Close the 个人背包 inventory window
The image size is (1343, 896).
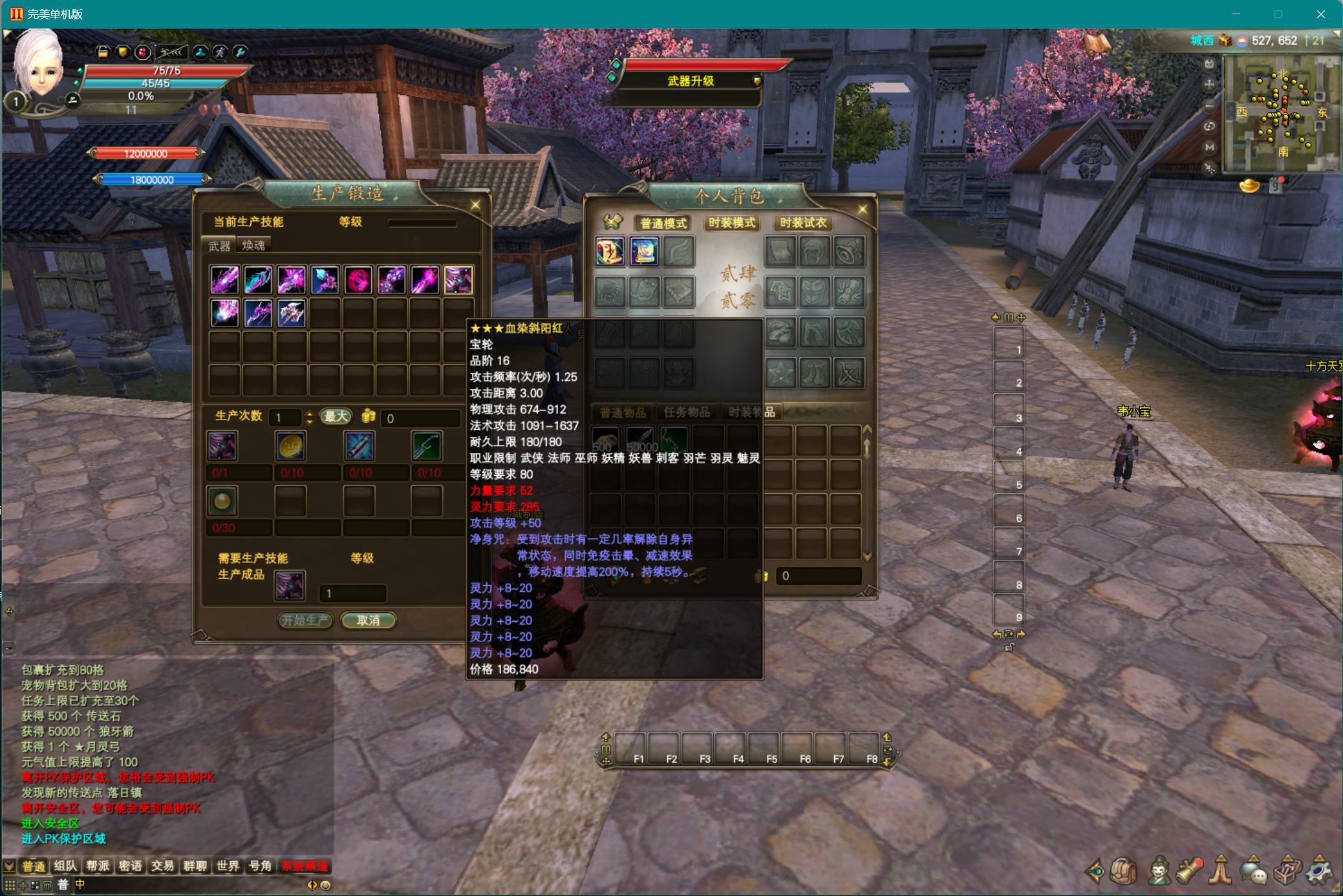(x=862, y=209)
